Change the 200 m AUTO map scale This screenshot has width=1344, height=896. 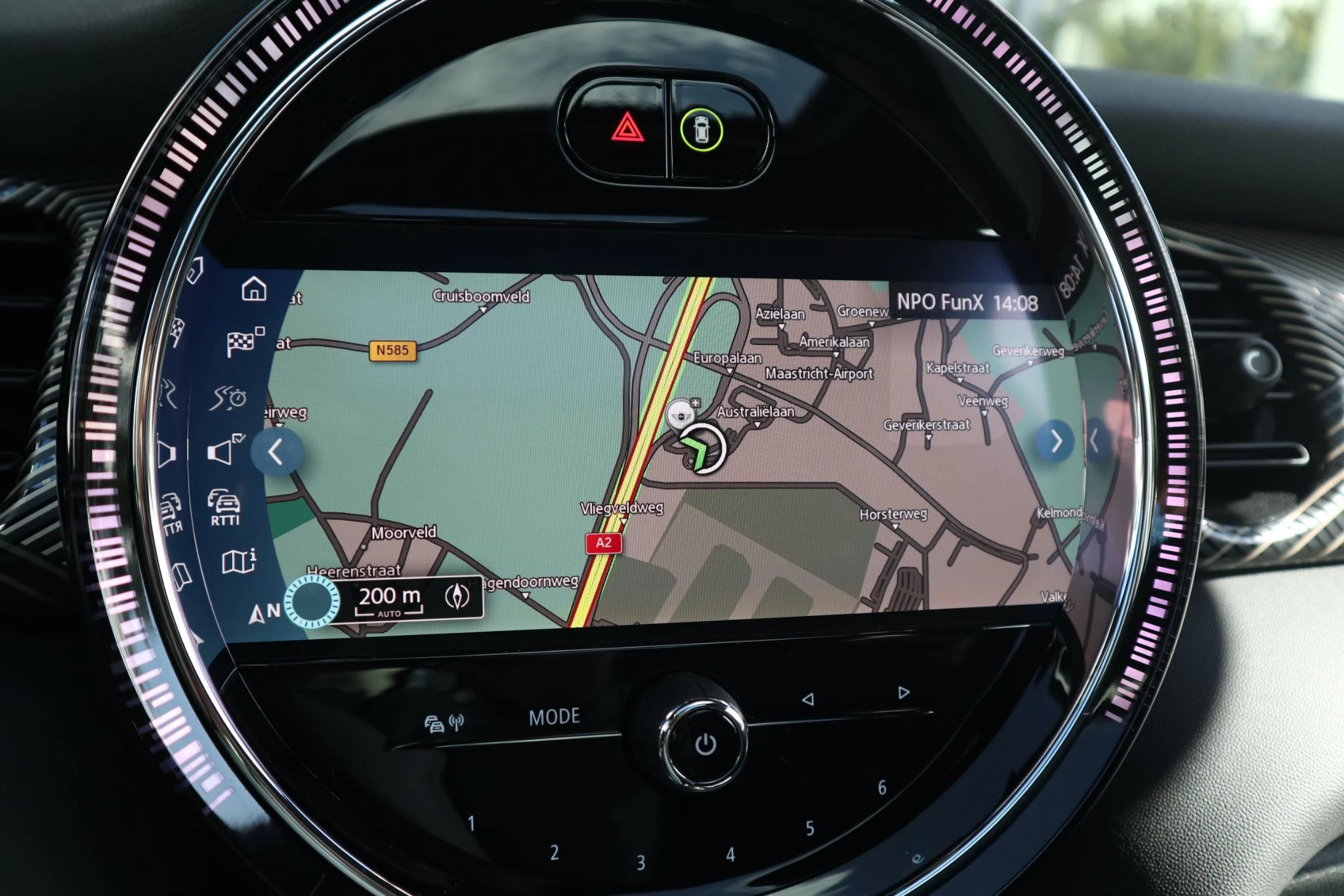[389, 599]
